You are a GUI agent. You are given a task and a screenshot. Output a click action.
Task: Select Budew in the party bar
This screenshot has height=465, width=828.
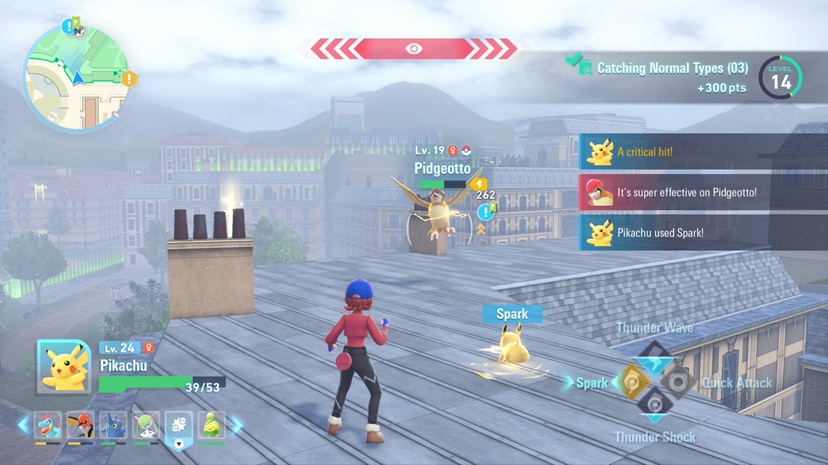pos(211,425)
